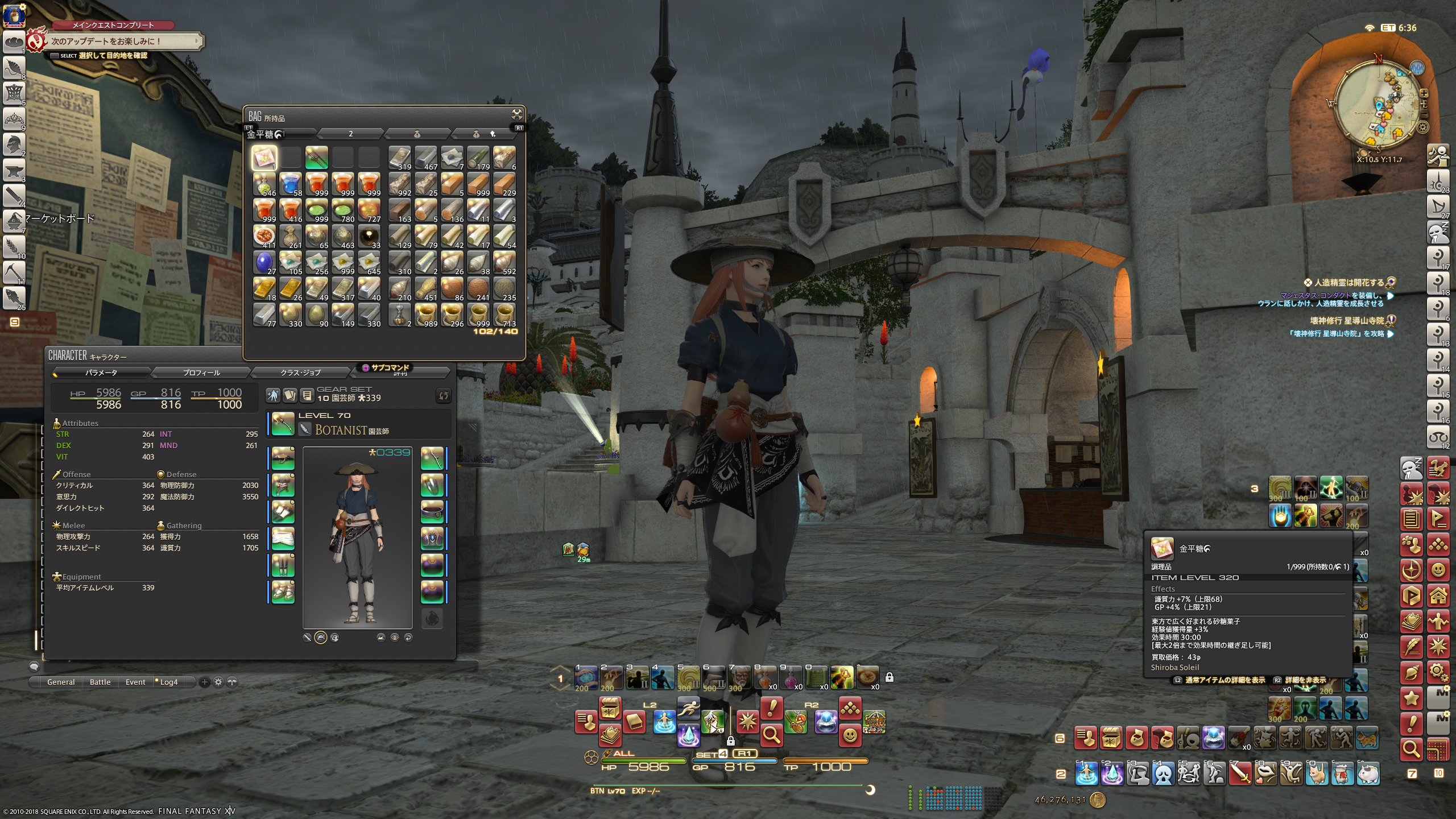Toggle the eye icon under character preview

[395, 638]
